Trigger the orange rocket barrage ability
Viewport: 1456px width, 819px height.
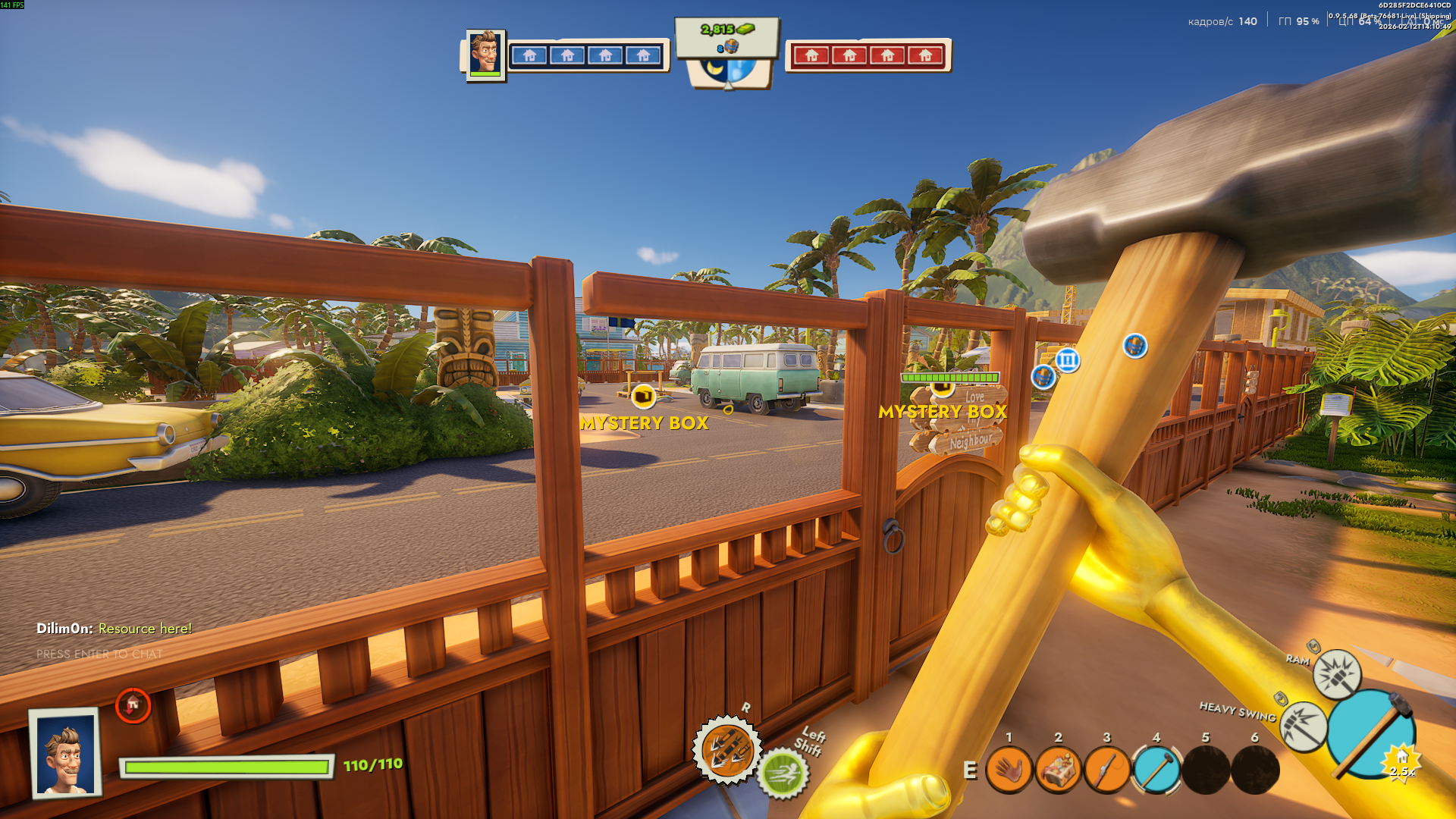point(726,749)
